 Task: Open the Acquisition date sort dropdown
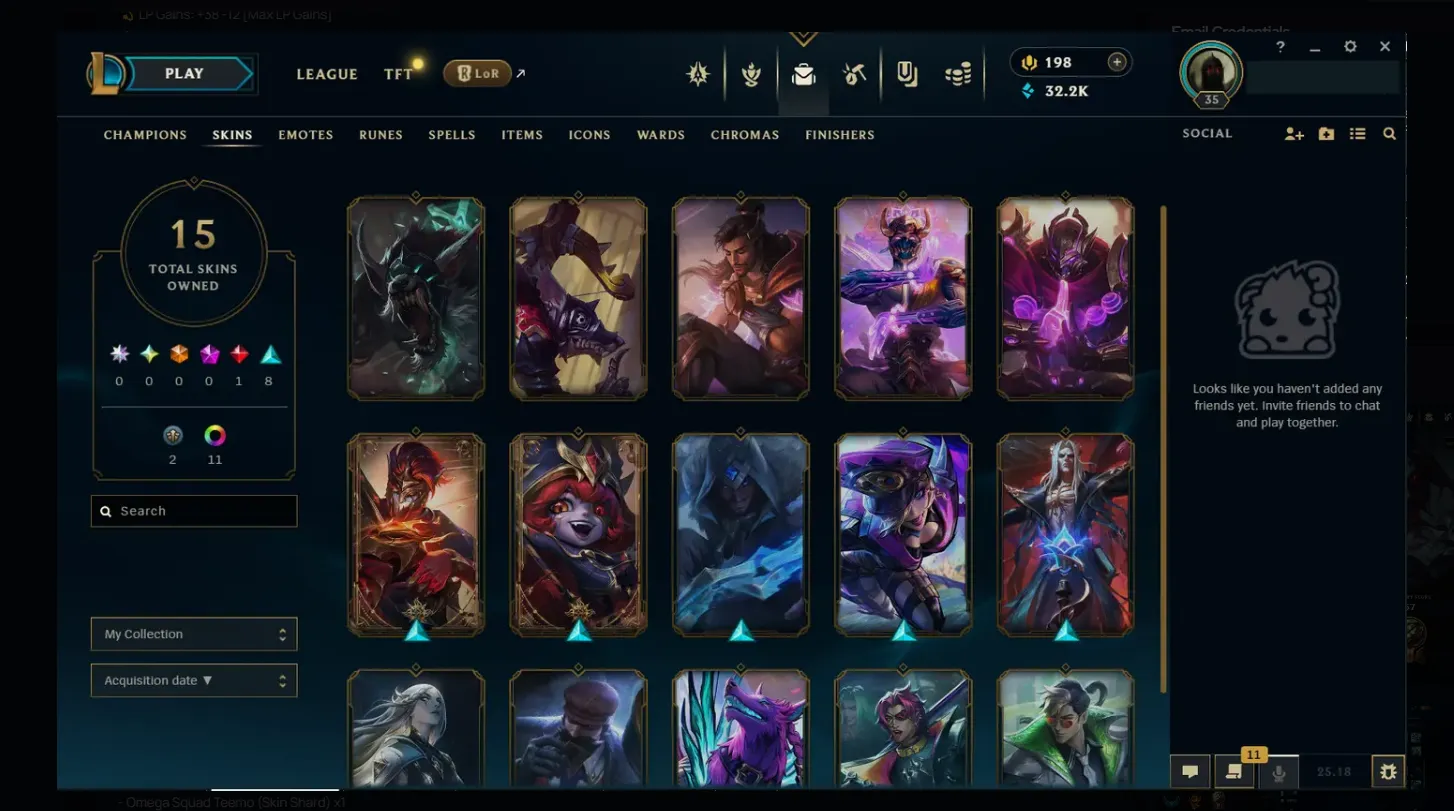click(x=193, y=680)
